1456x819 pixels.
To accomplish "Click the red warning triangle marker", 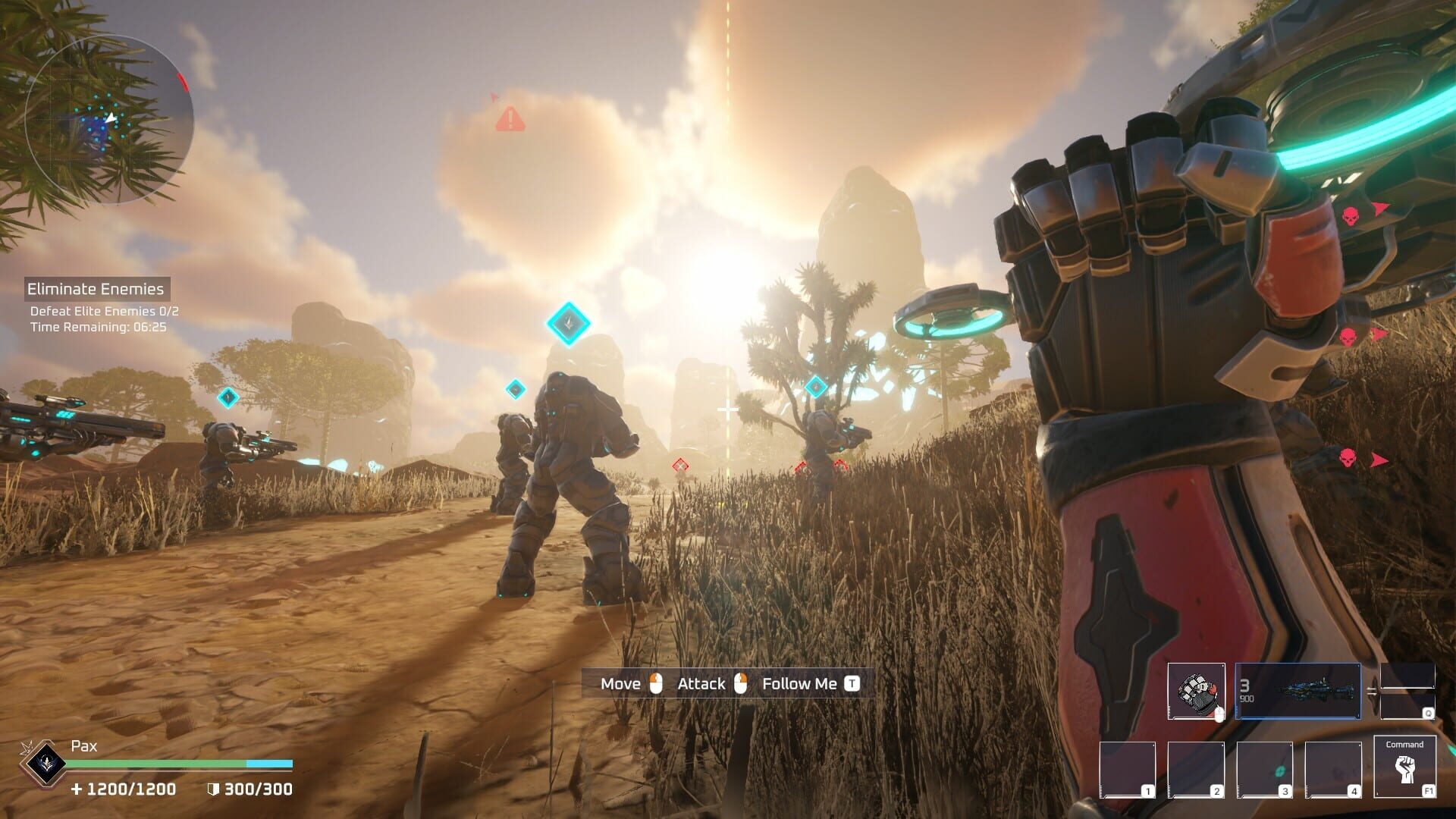I will click(x=510, y=119).
